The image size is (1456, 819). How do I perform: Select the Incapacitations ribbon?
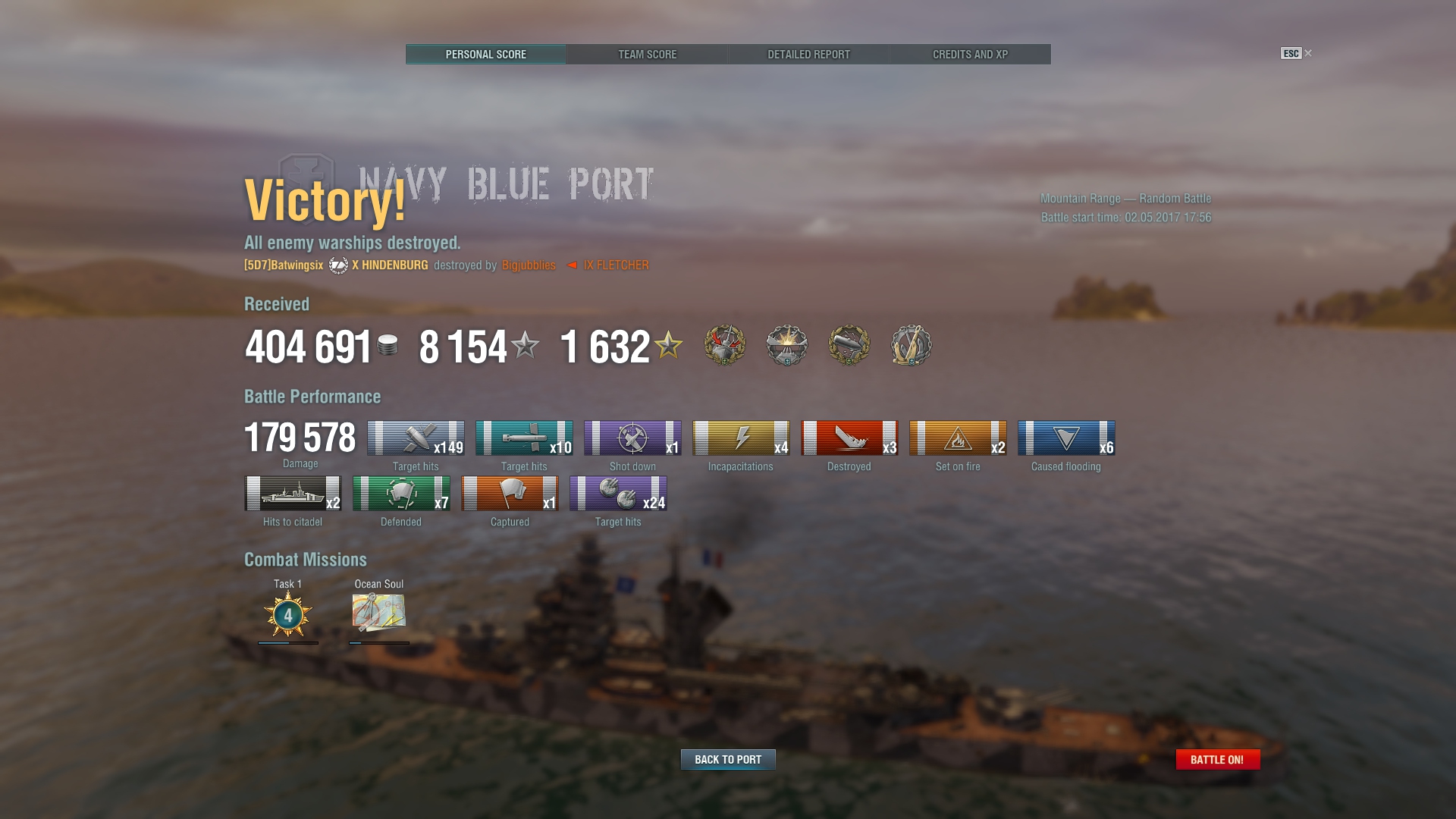click(x=741, y=438)
